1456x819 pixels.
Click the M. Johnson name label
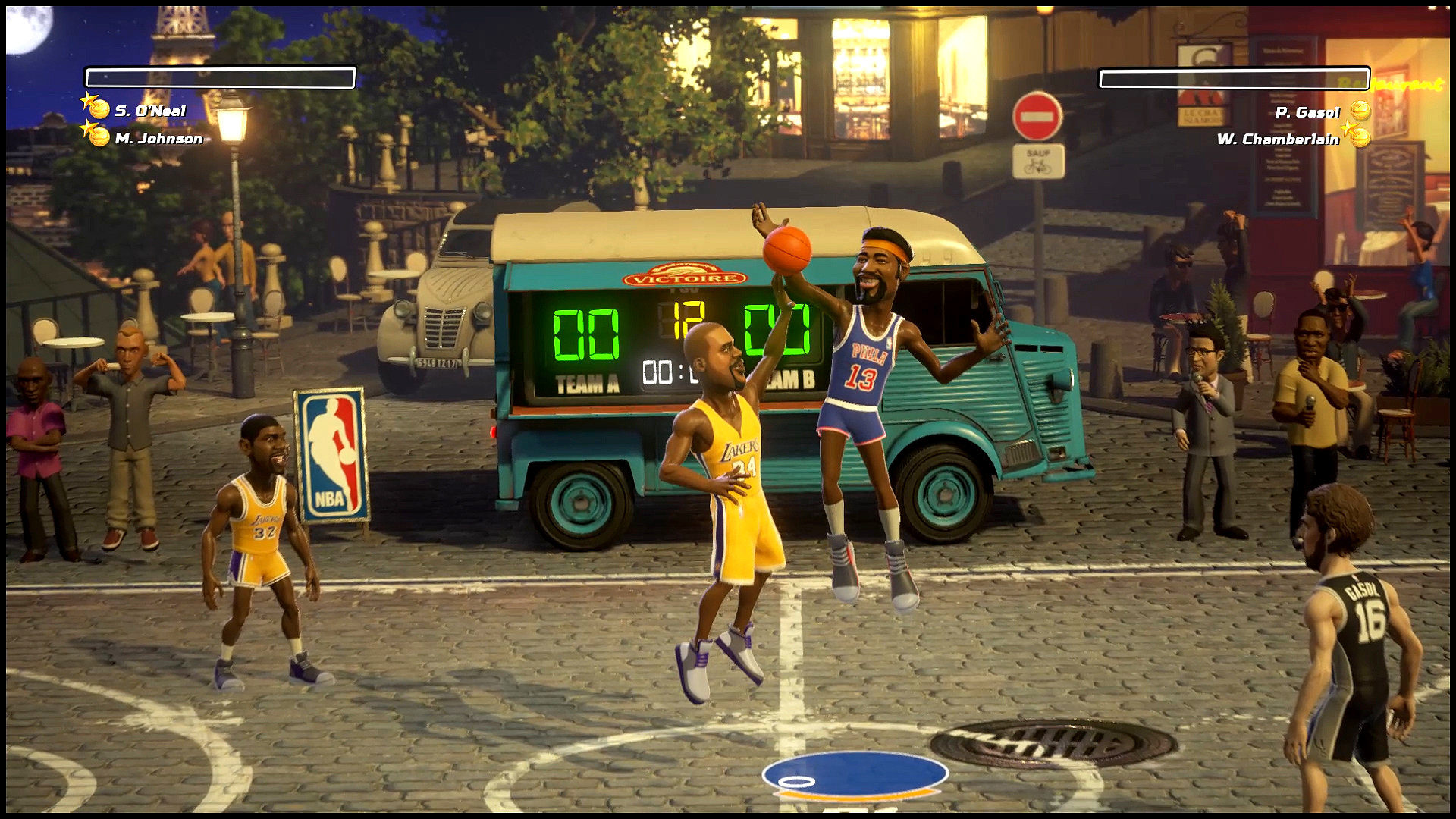coord(158,138)
